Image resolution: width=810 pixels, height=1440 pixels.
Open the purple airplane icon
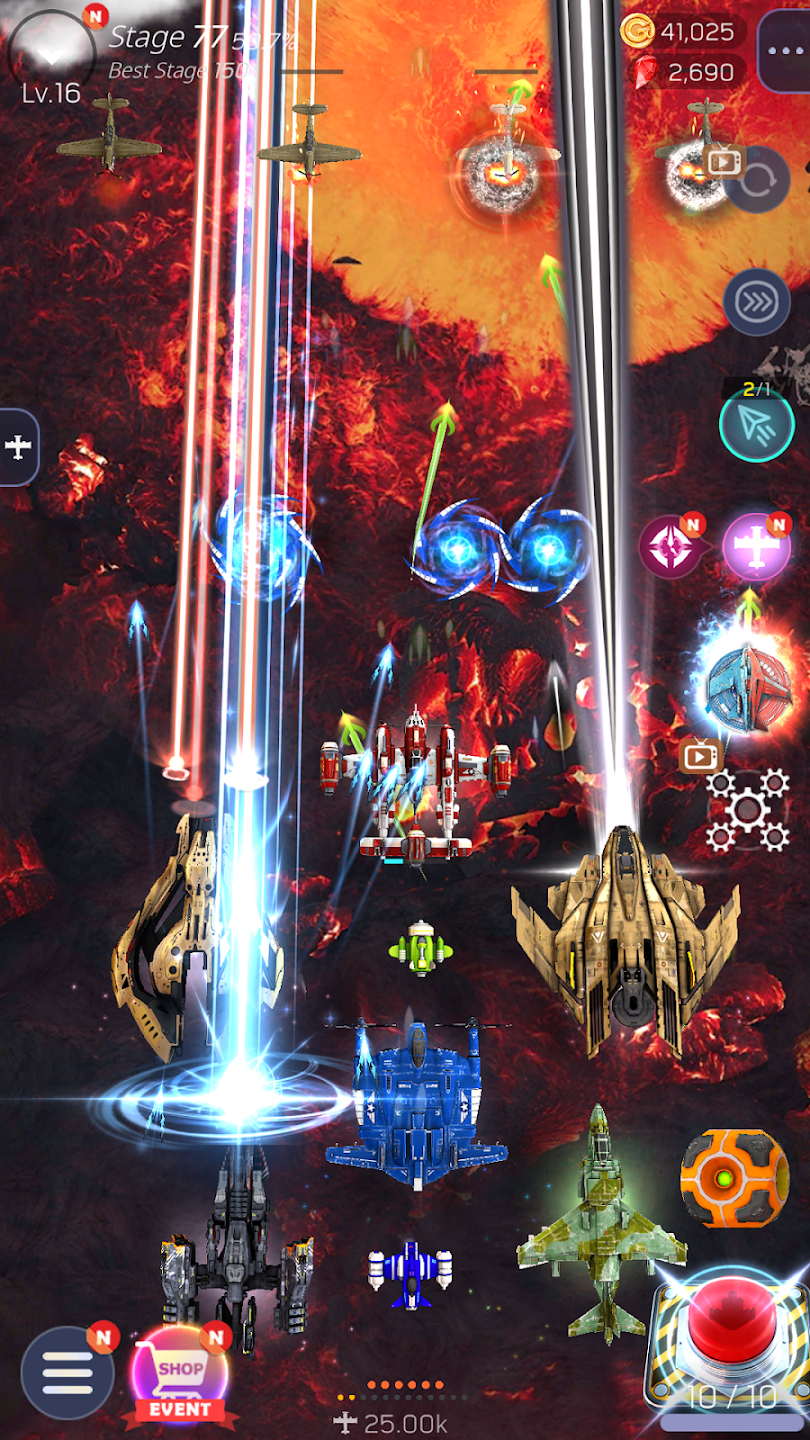tap(756, 547)
